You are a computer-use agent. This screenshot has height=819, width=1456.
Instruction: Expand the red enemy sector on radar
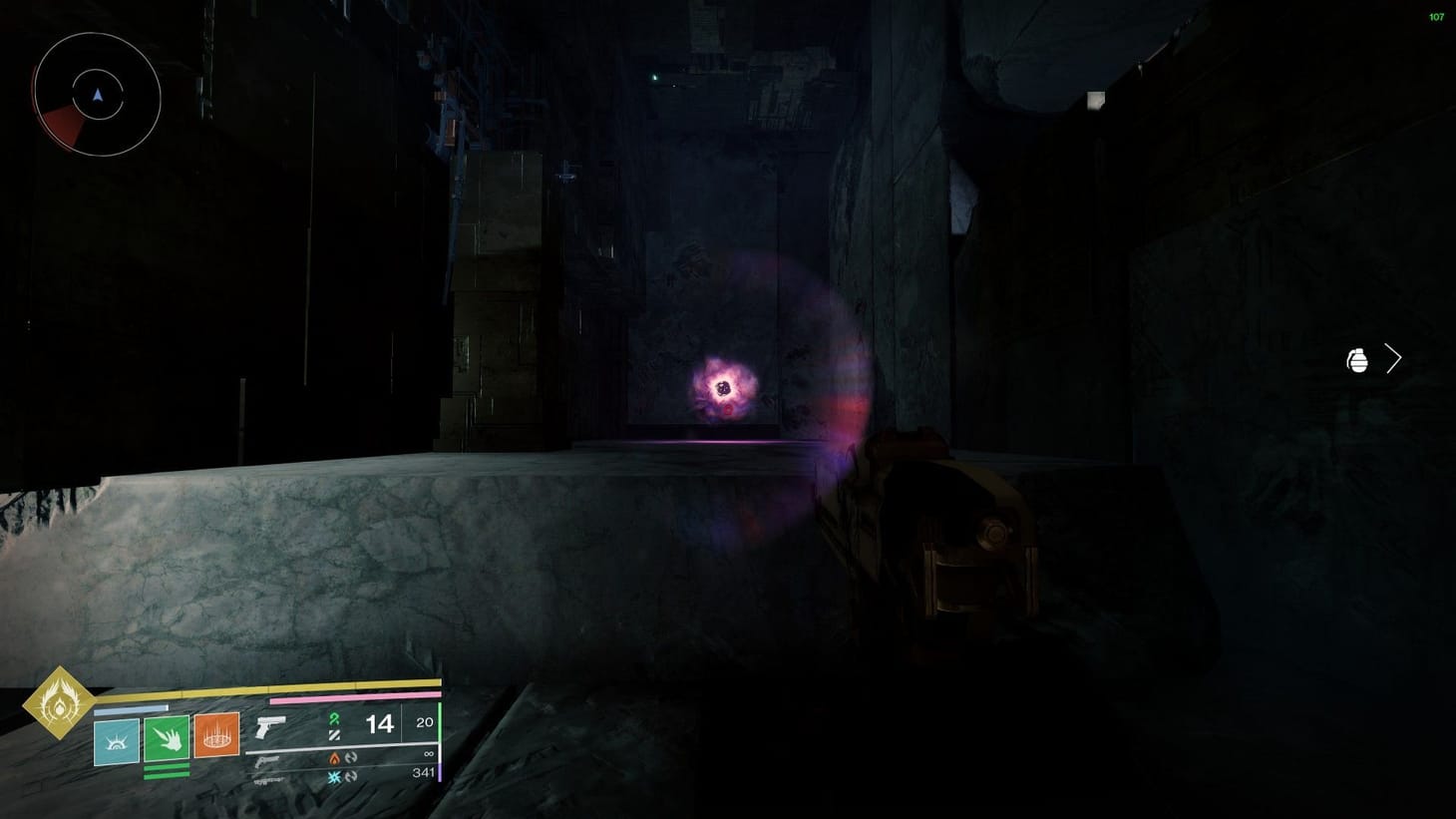(x=58, y=125)
